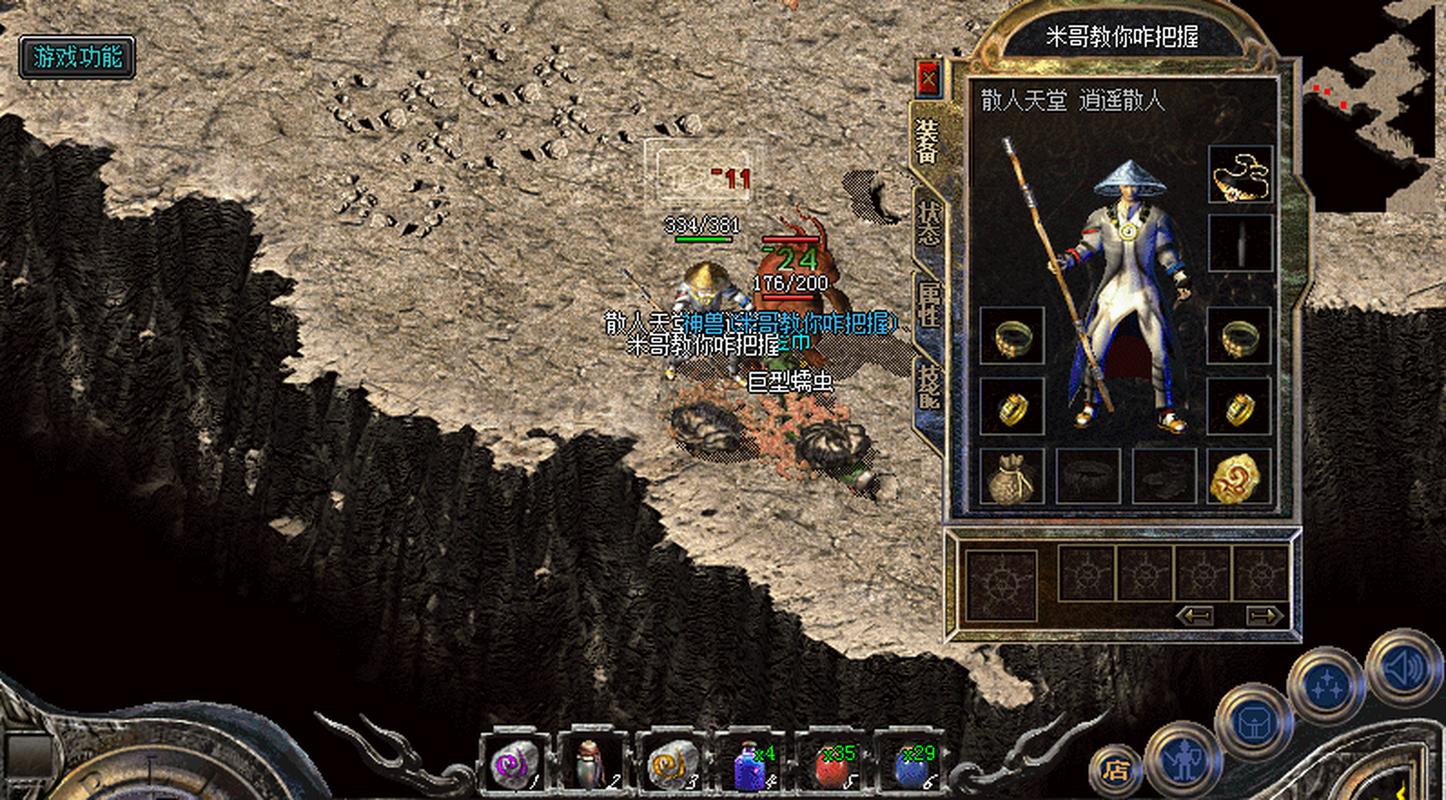The width and height of the screenshot is (1446, 800).
Task: Click the right arrow under equipment panel
Action: point(1264,615)
